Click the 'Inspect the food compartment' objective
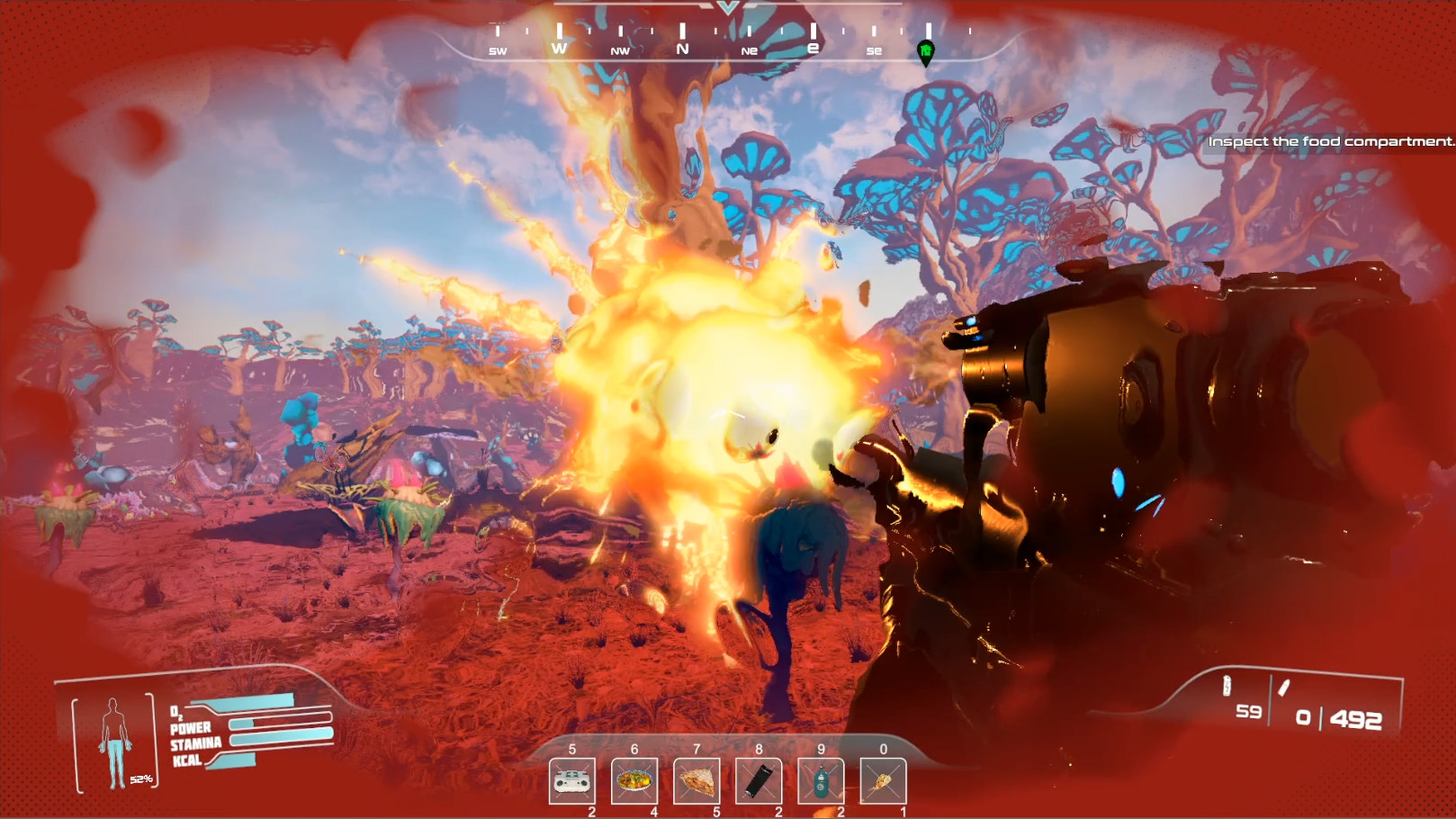This screenshot has height=819, width=1456. (1330, 141)
